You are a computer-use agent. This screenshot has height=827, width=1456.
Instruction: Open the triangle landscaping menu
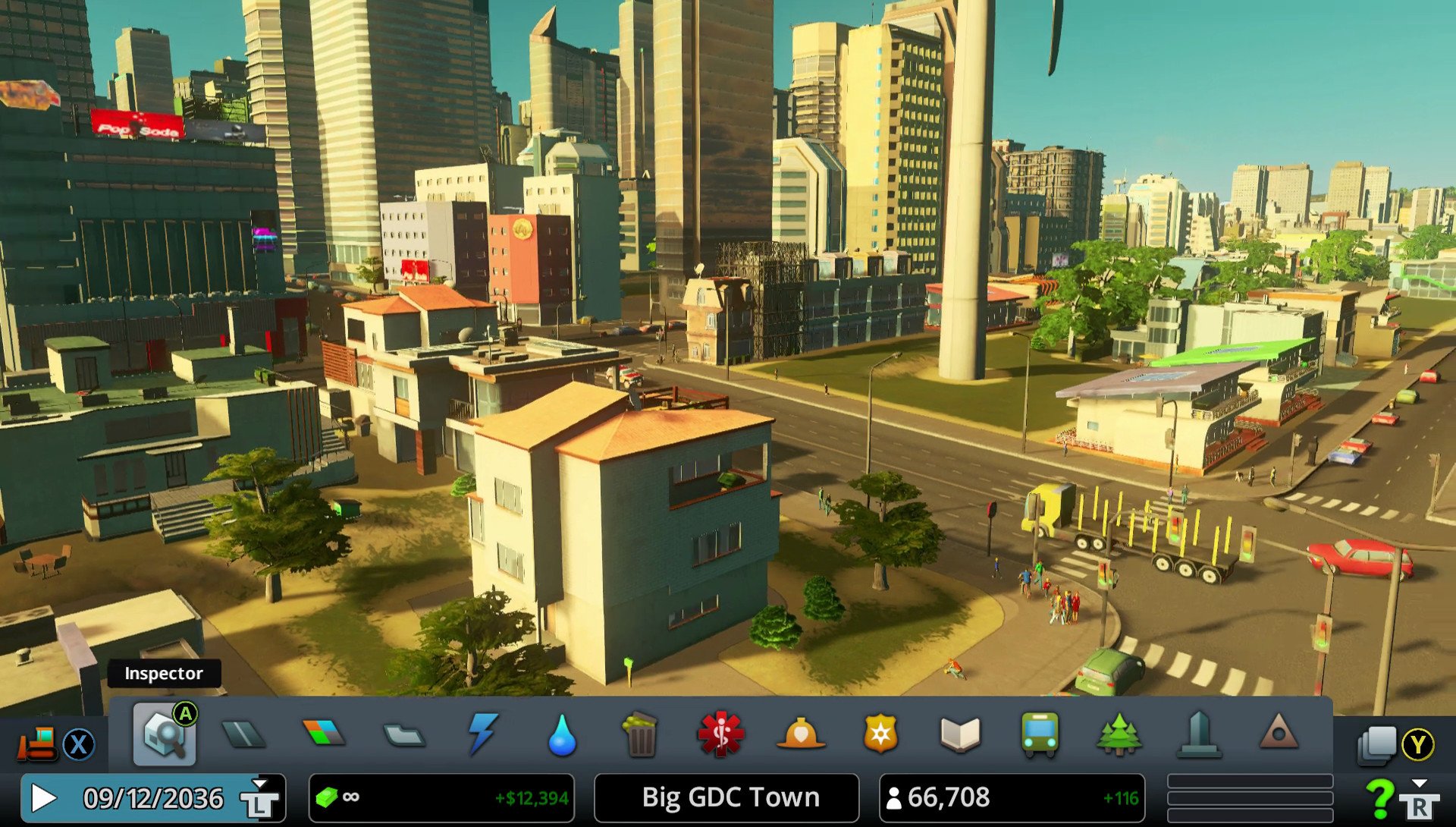click(1279, 734)
